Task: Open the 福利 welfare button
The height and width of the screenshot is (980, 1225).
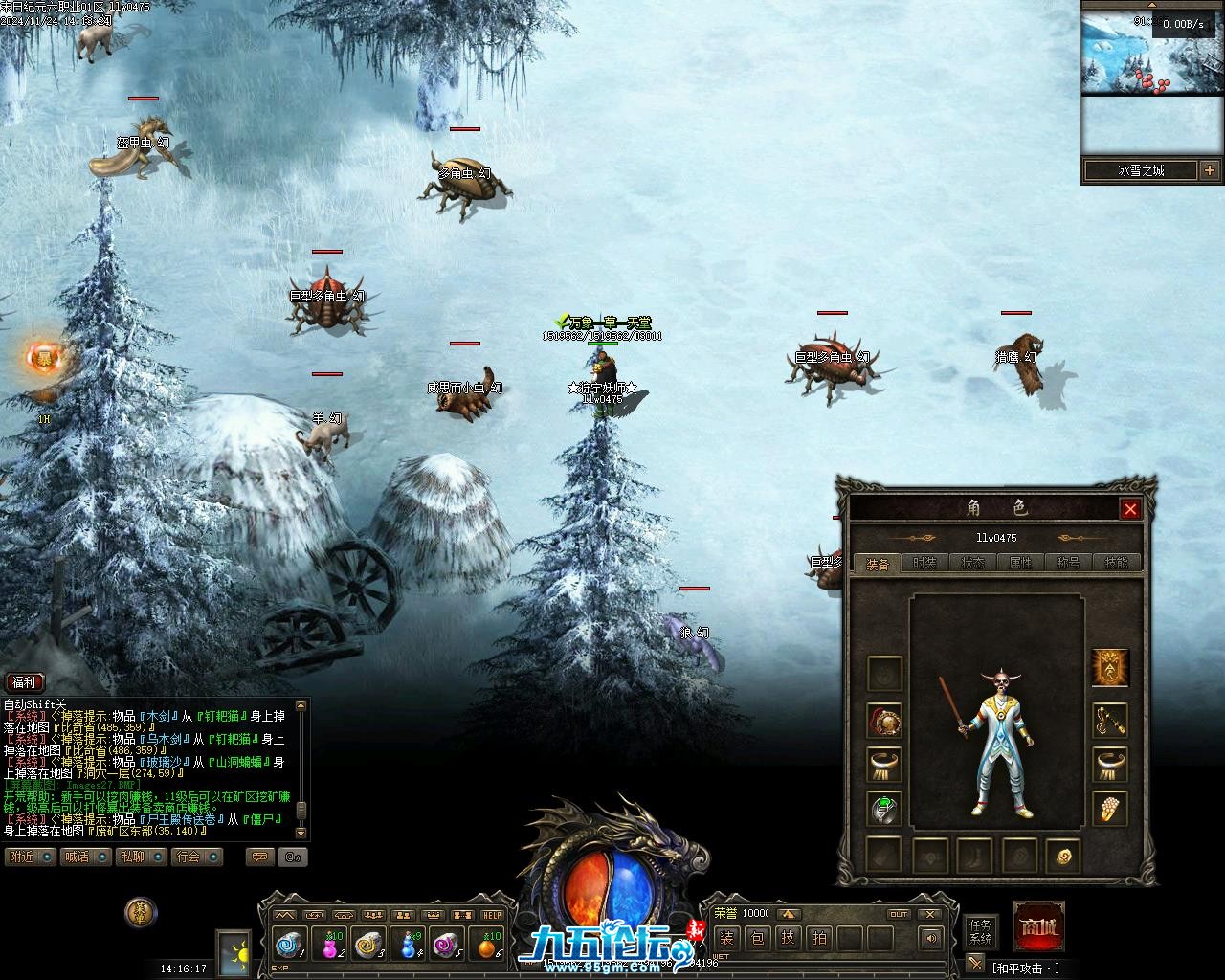Action: point(24,682)
